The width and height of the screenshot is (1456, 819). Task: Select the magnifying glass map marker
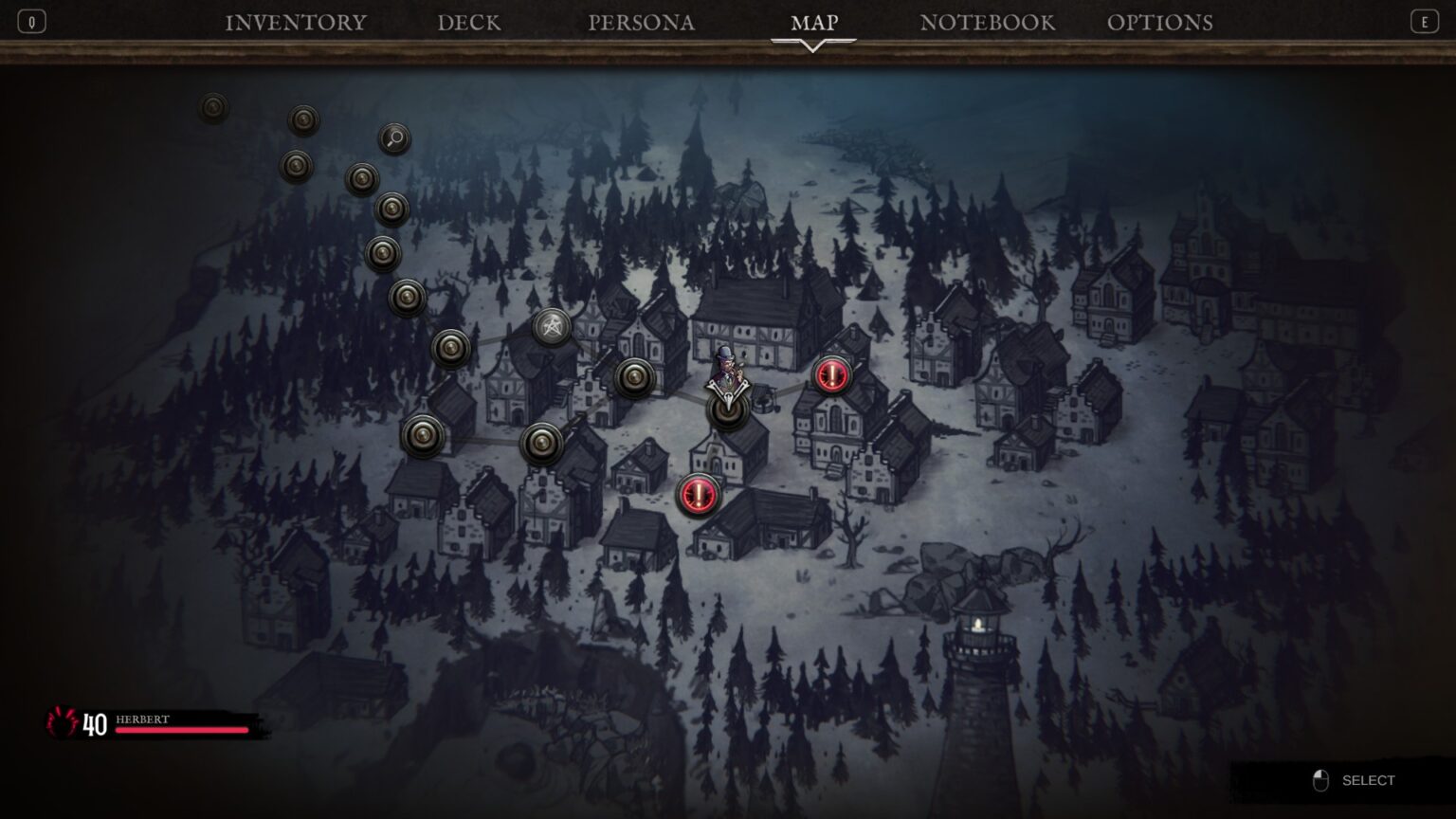coord(394,139)
